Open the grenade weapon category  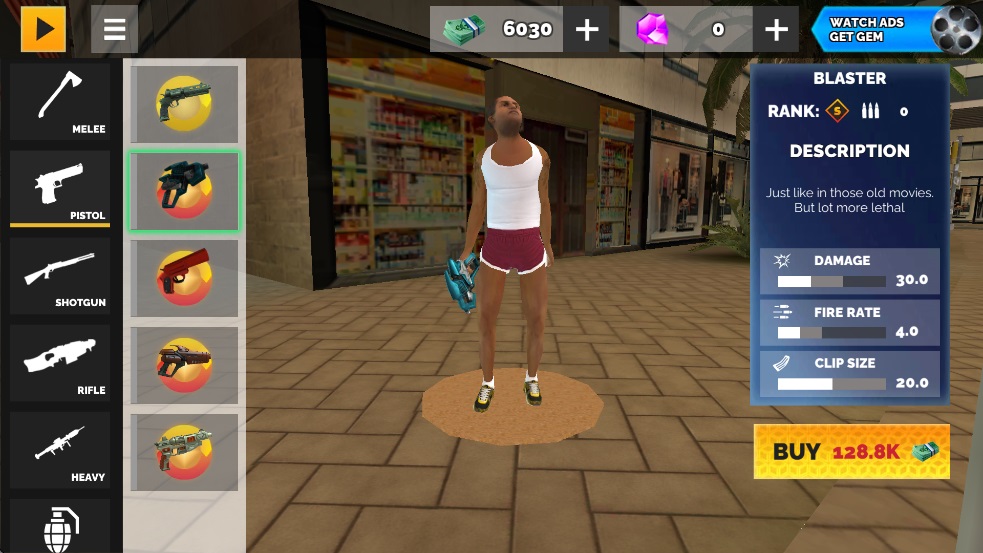click(x=60, y=527)
